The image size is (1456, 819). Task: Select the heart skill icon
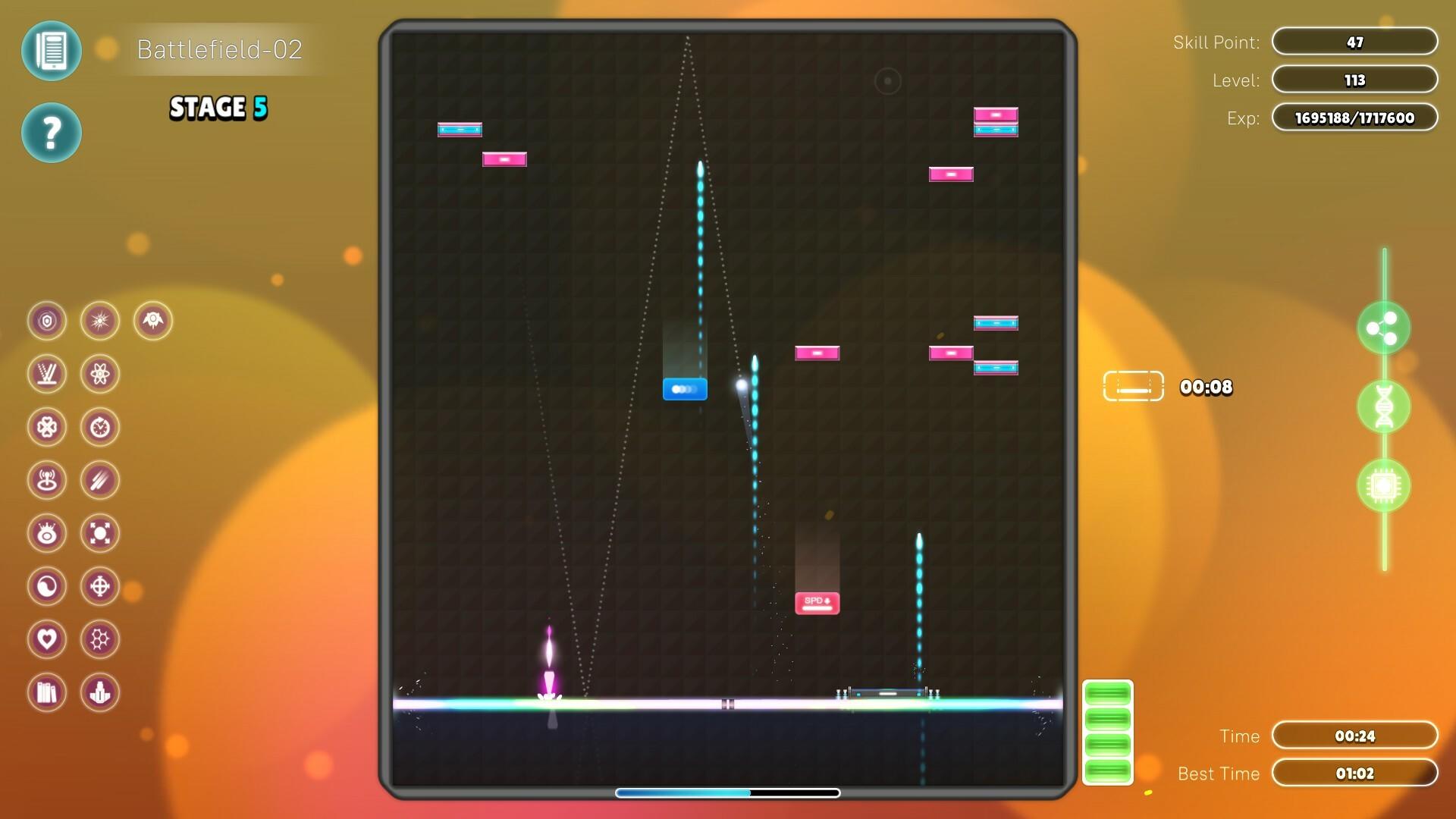point(47,639)
